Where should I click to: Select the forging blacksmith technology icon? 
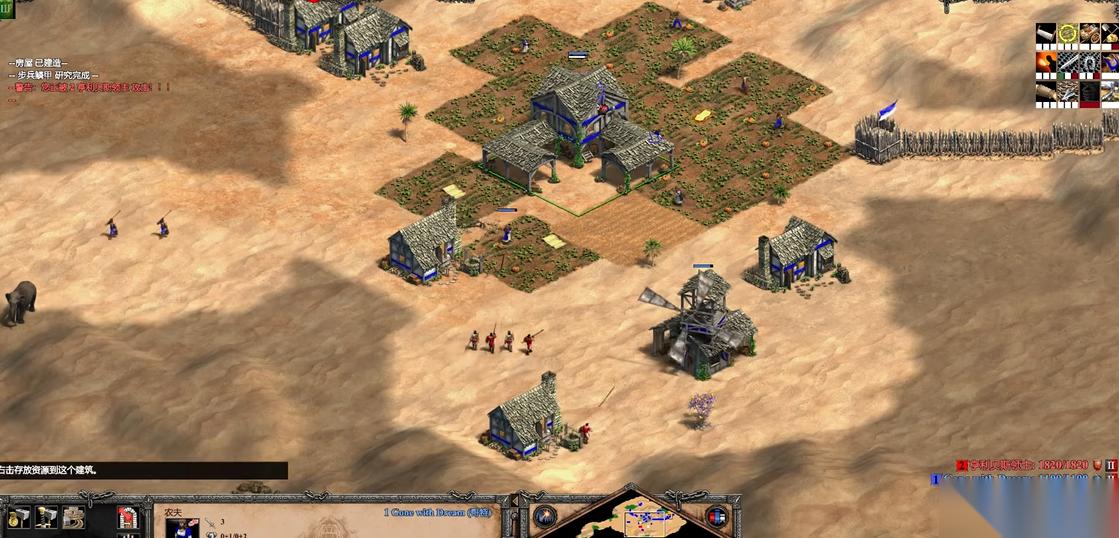1046,62
